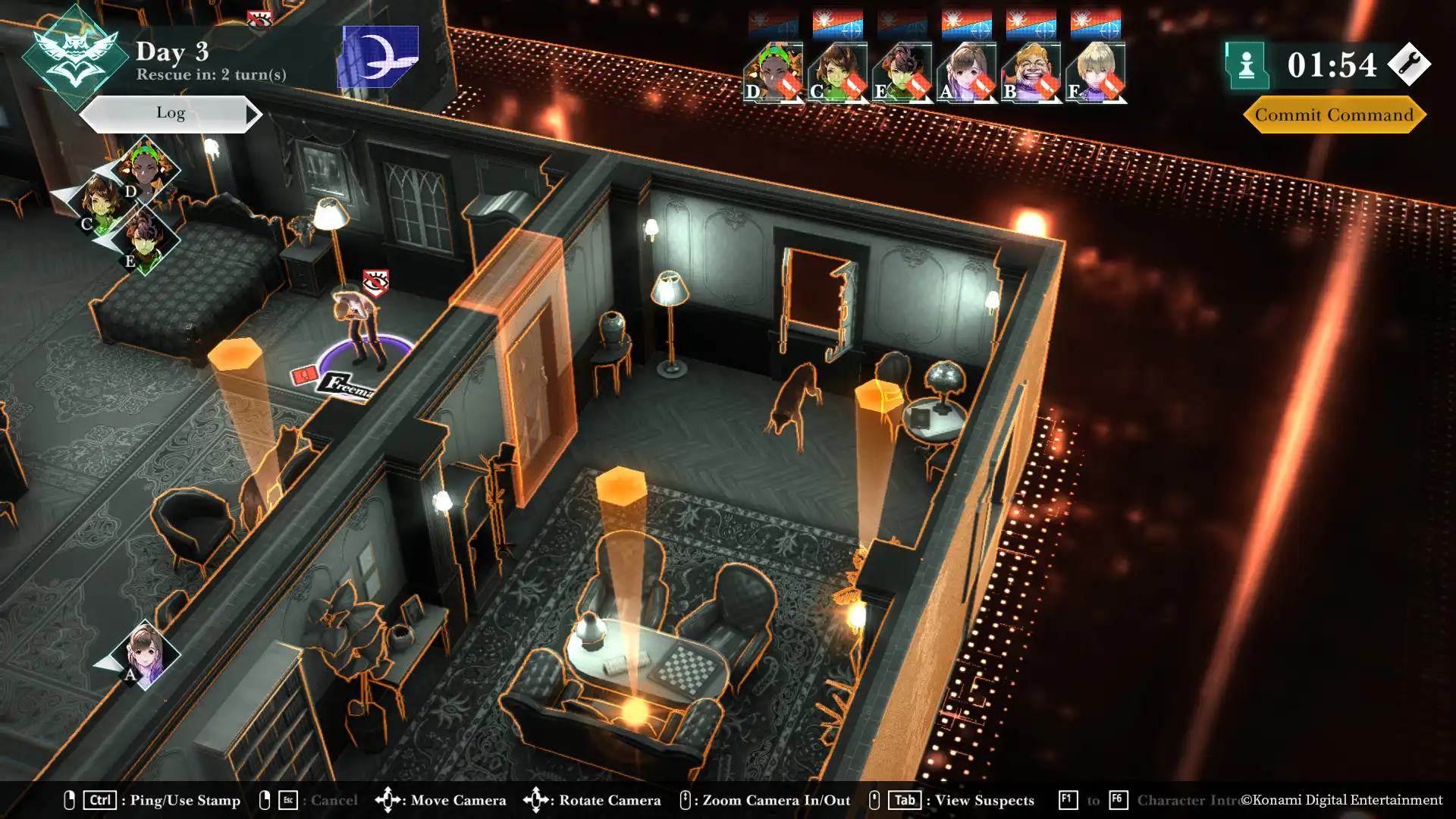Select suspect A portrait in top bar
The width and height of the screenshot is (1456, 819).
pos(966,73)
